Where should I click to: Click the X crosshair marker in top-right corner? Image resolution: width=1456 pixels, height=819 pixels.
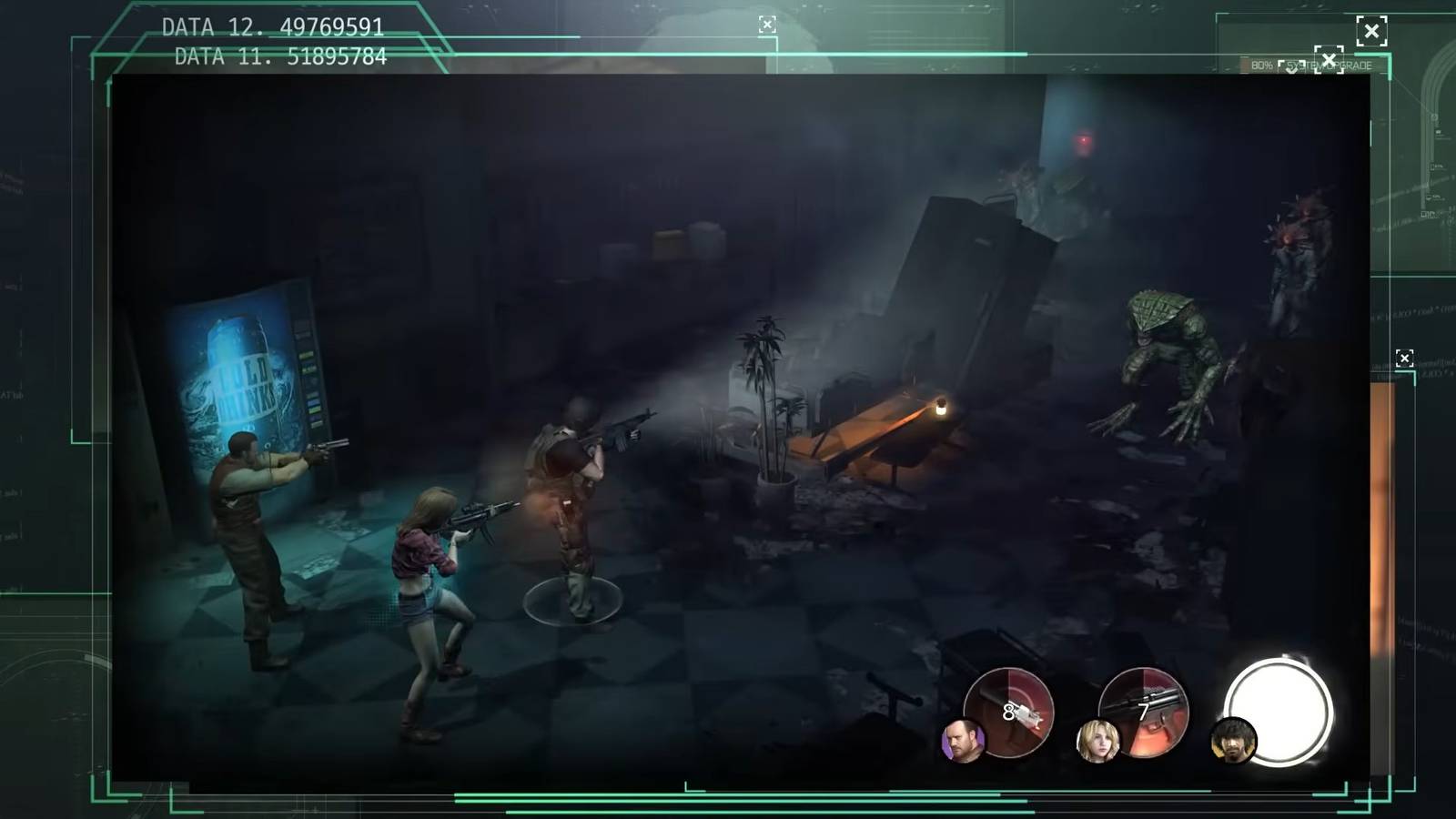point(1372,31)
